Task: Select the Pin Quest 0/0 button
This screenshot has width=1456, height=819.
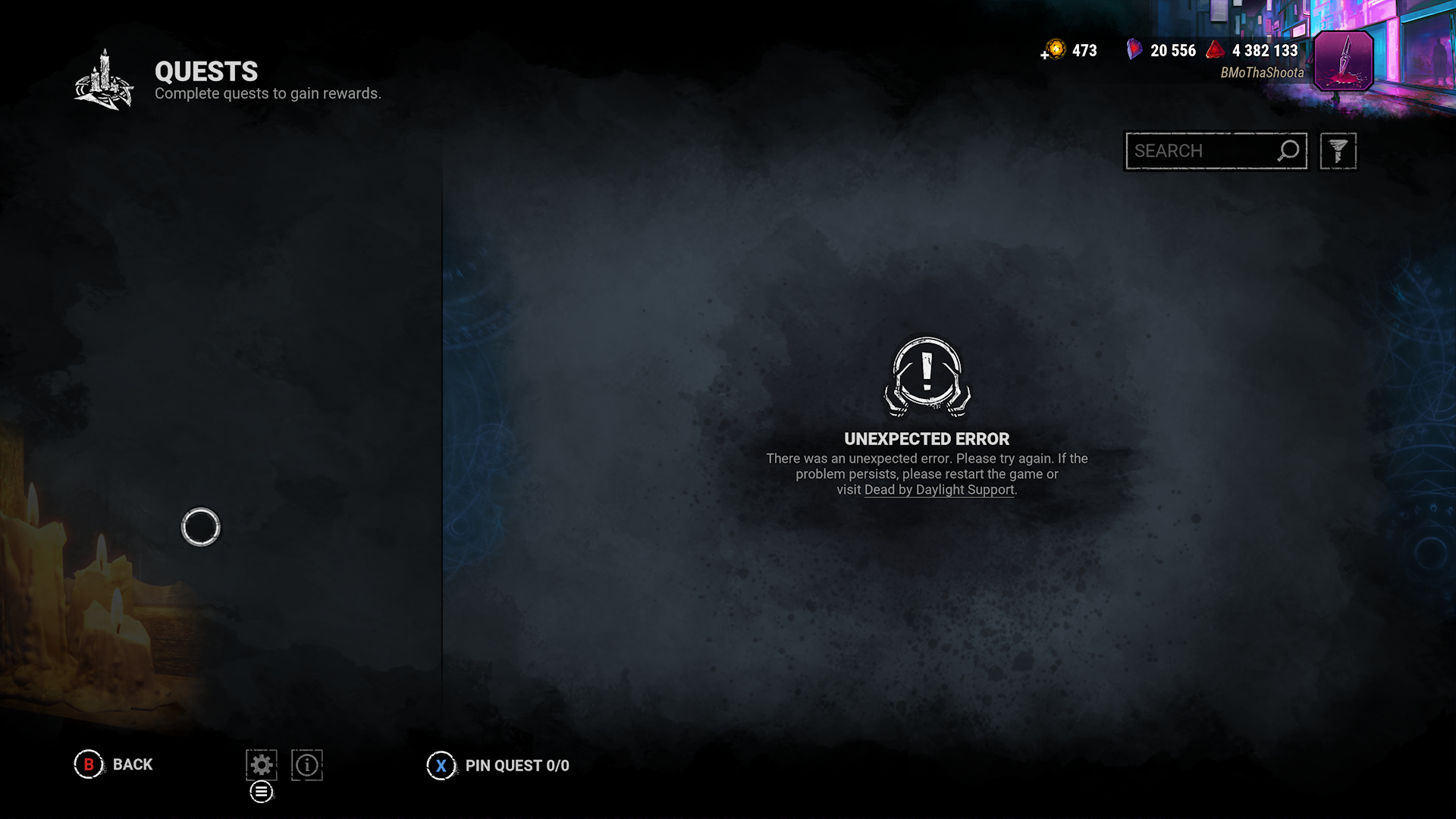Action: coord(498,766)
